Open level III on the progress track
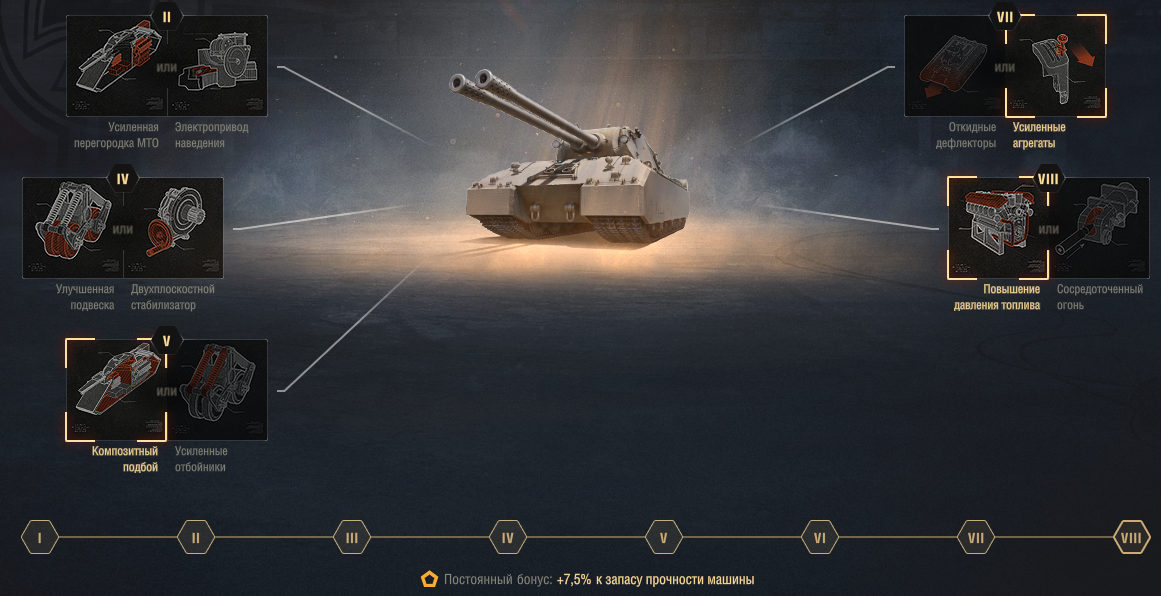This screenshot has width=1161, height=596. (352, 538)
